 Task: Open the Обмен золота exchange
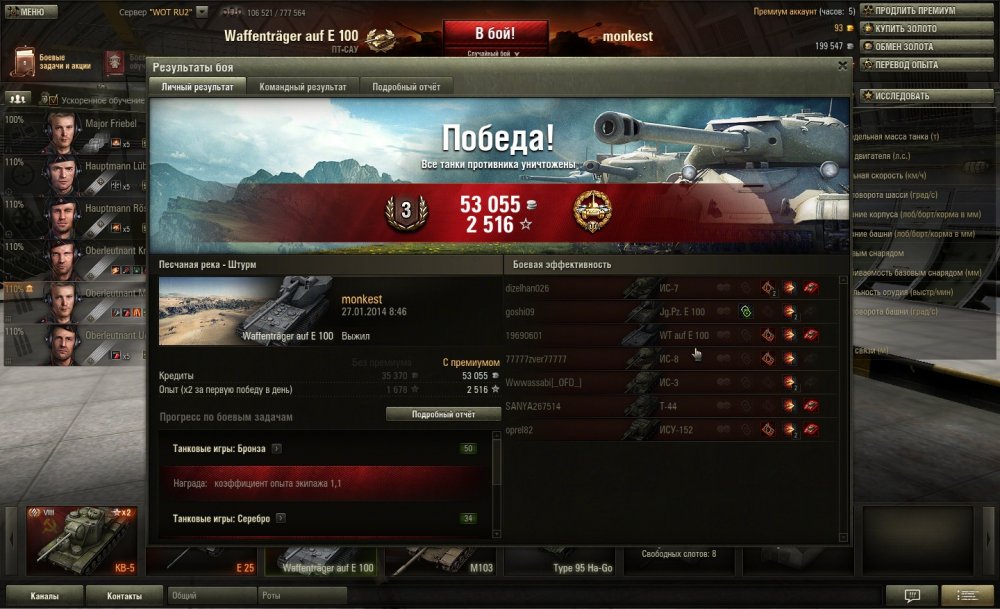pos(912,46)
